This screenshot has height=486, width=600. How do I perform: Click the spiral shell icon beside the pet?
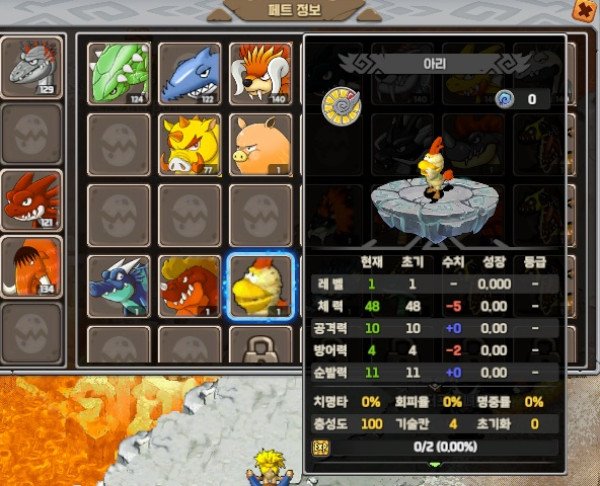click(x=338, y=103)
